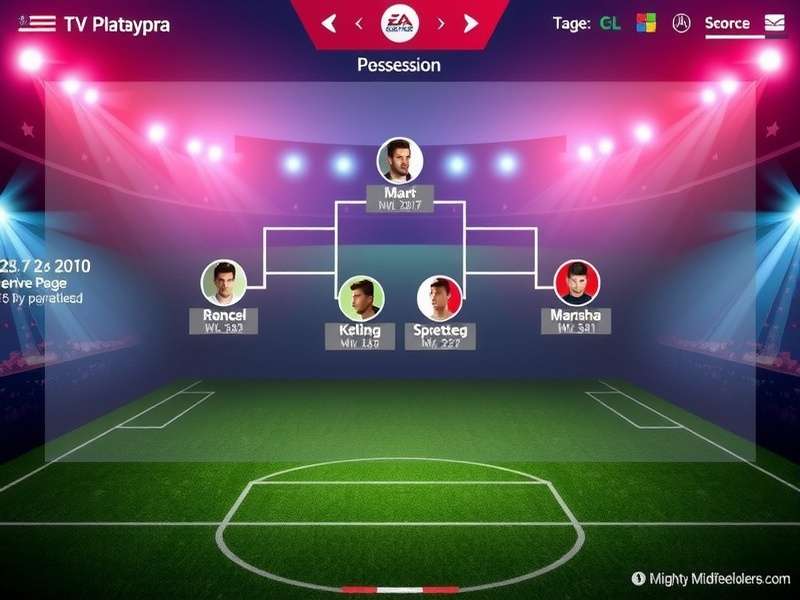Image resolution: width=800 pixels, height=600 pixels.
Task: Click the Mansha name label
Action: click(x=576, y=315)
